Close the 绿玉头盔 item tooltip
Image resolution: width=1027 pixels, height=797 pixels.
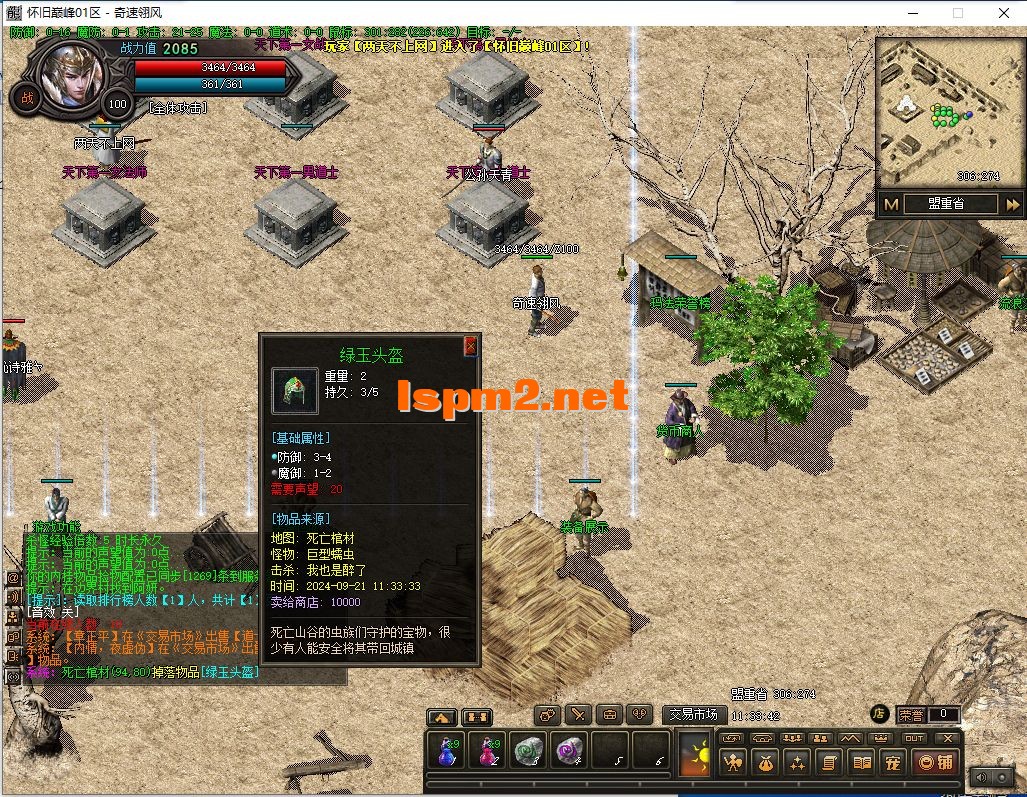pyautogui.click(x=470, y=346)
